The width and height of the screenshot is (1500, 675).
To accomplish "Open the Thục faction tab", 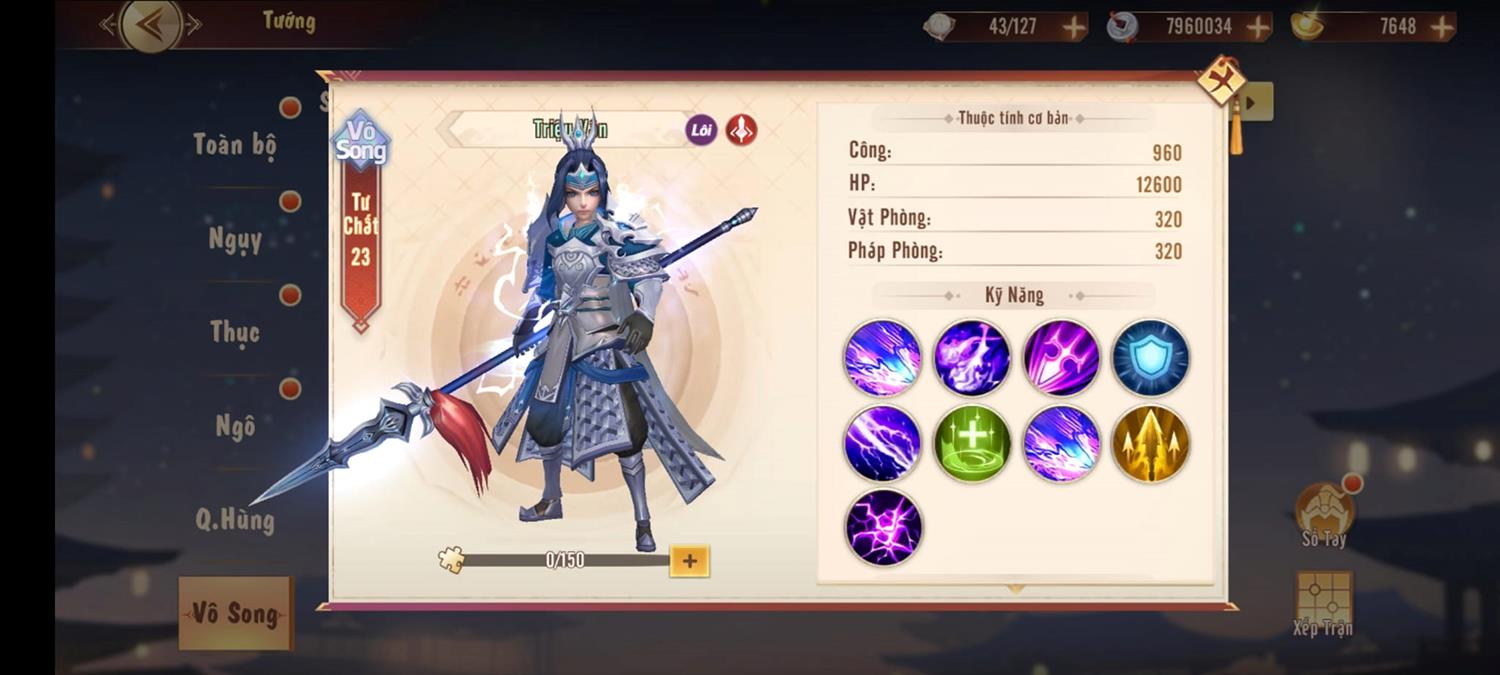I will coord(235,332).
